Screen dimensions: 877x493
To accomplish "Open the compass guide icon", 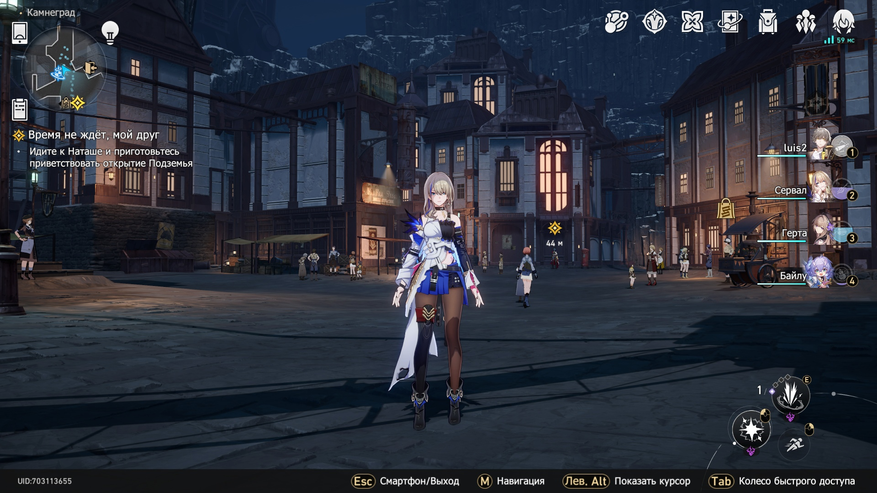I will (x=654, y=21).
